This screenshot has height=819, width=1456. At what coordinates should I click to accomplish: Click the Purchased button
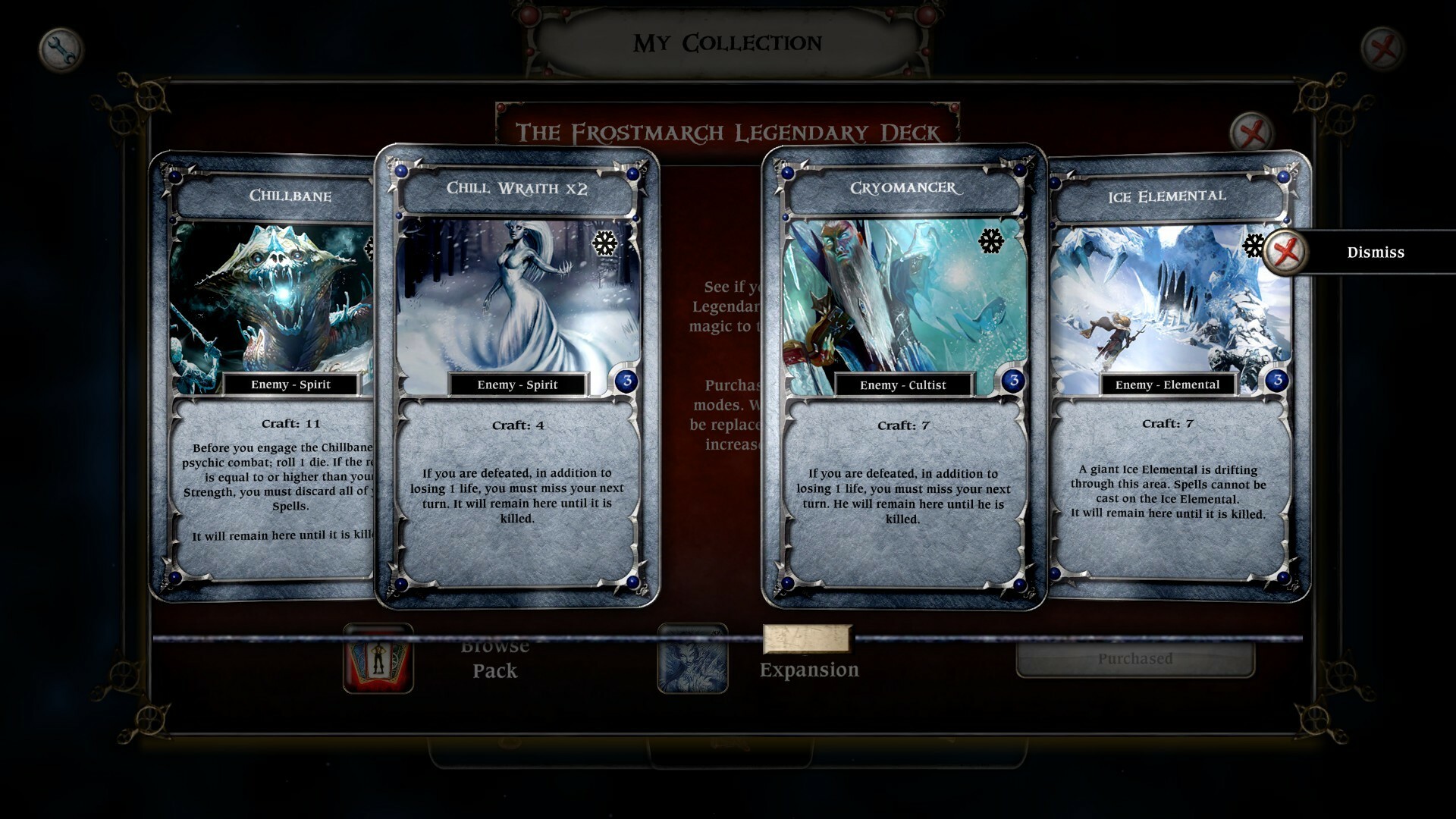1135,659
